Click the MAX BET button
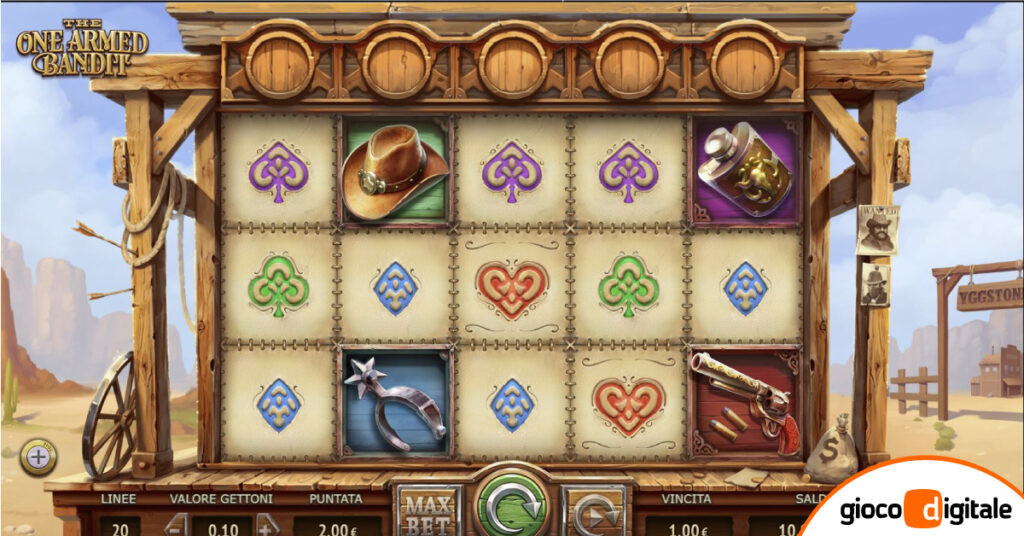The image size is (1024, 536). [427, 510]
